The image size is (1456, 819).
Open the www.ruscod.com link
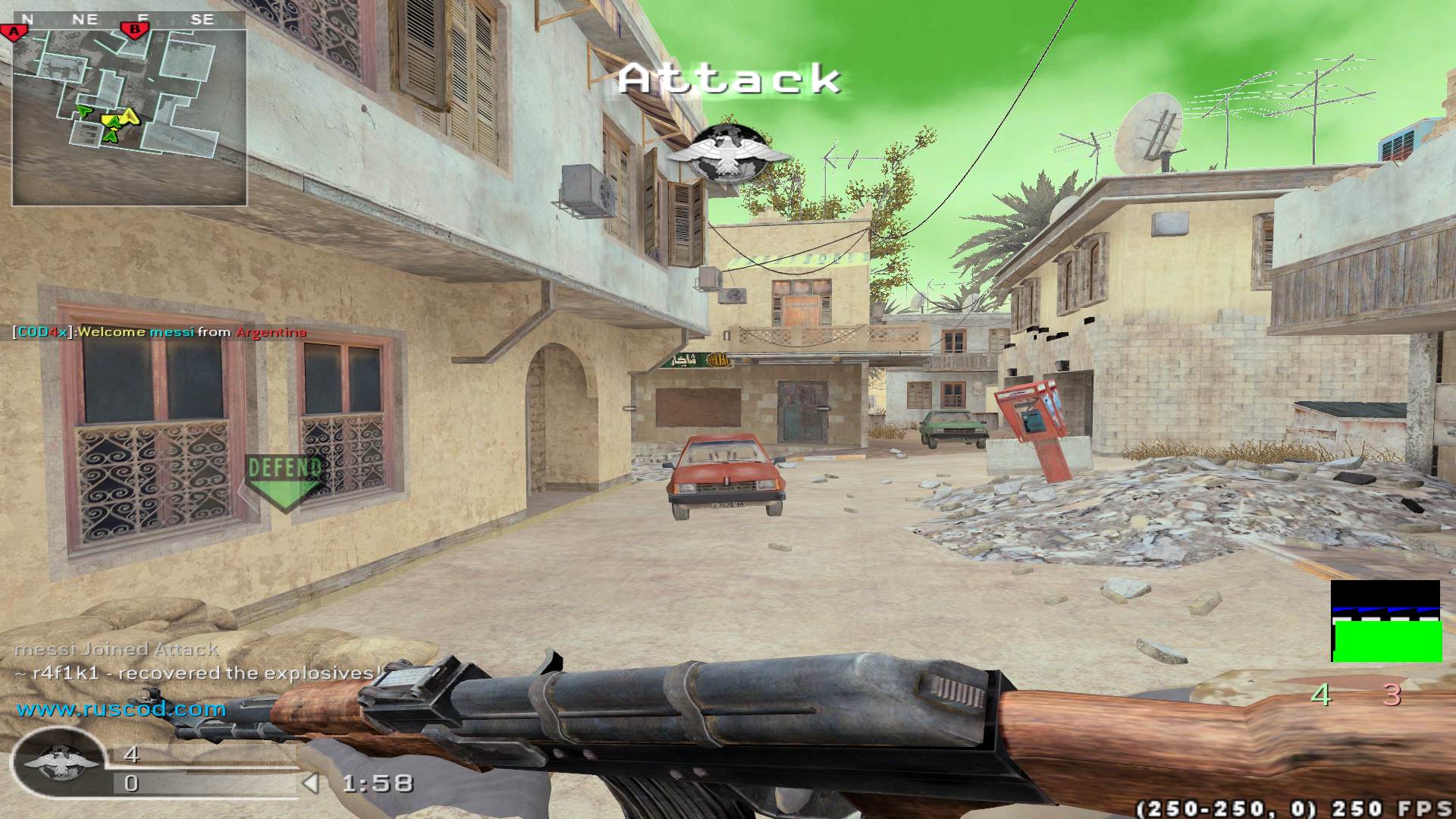[121, 710]
